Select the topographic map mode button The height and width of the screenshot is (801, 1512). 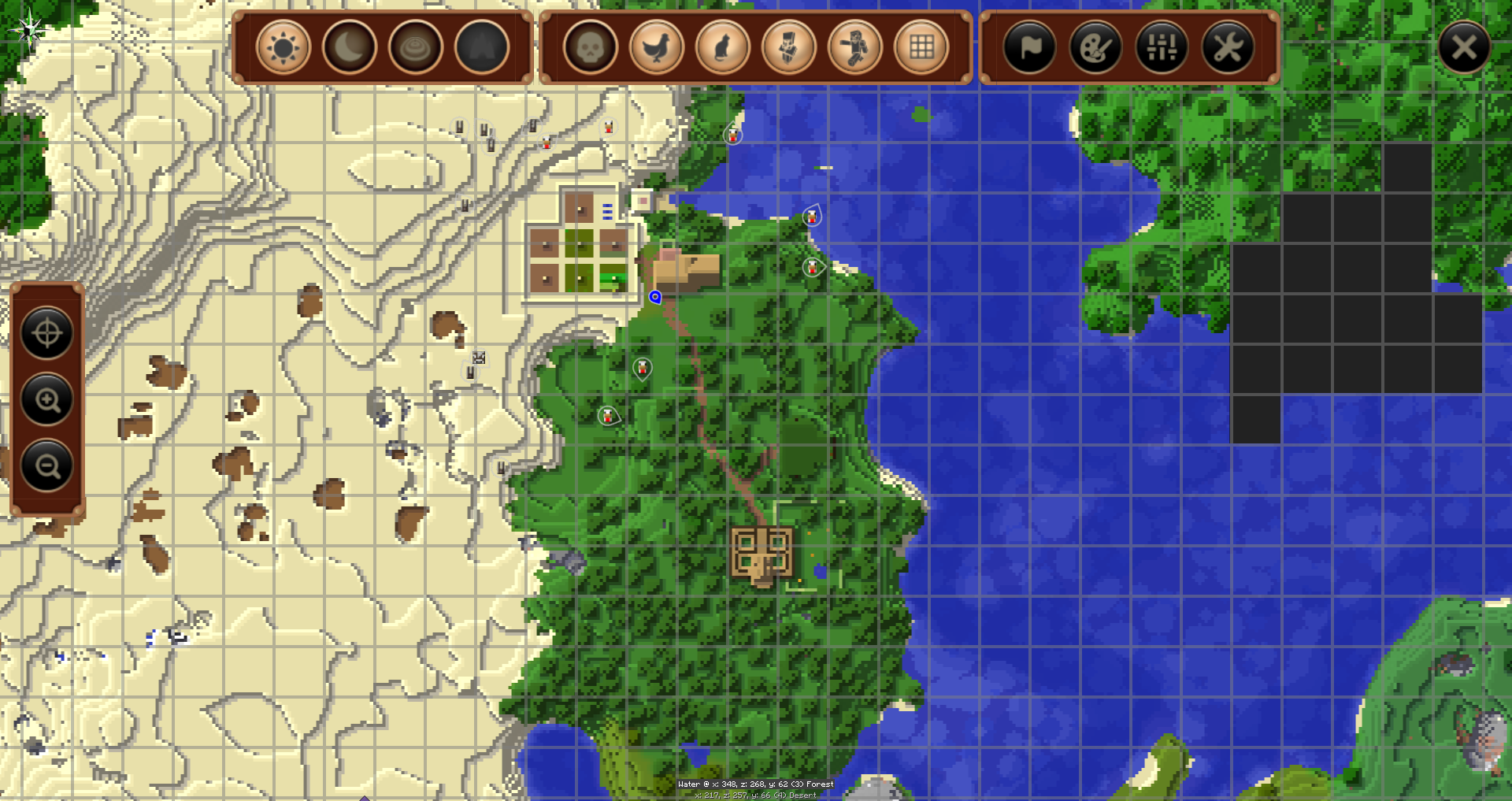415,48
